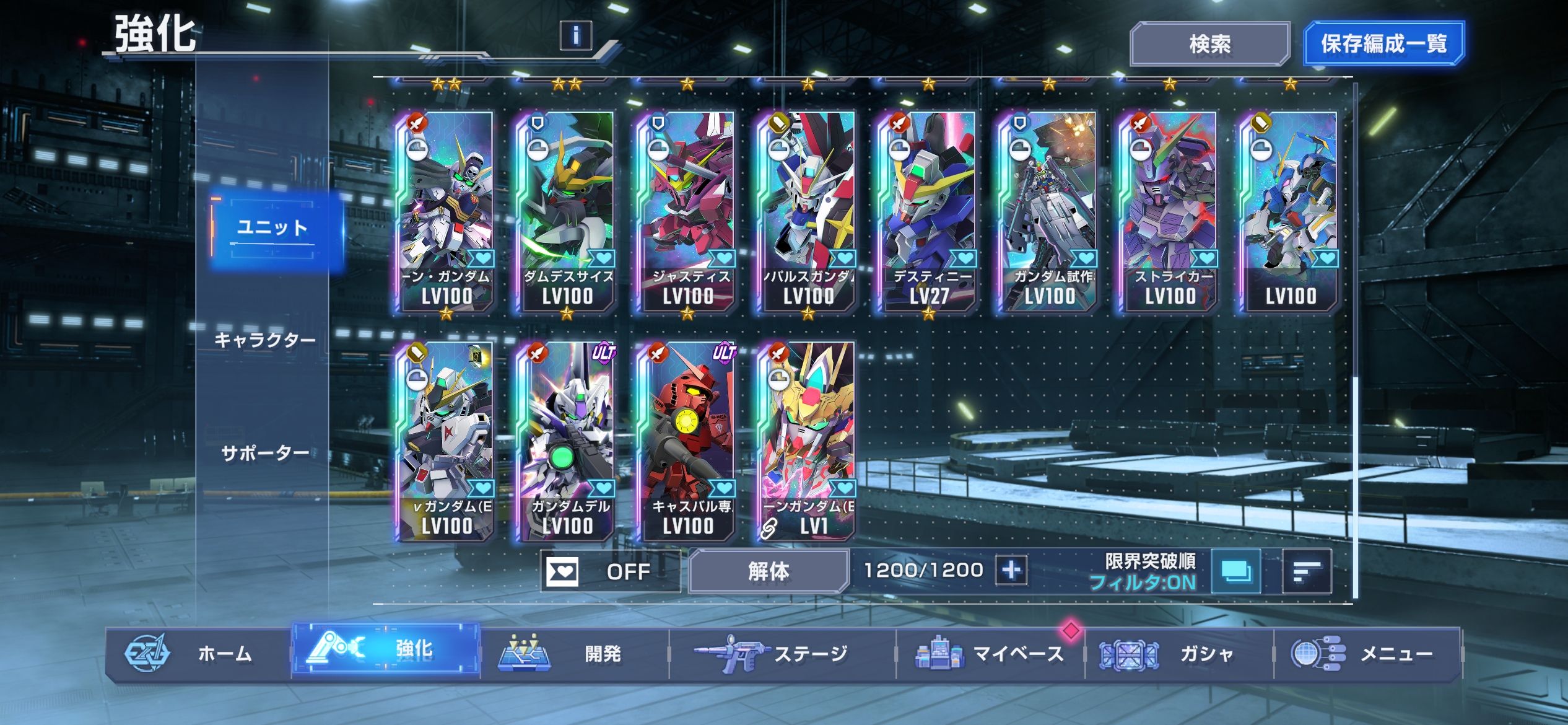Switch to the キャラクター tab
1568x725 pixels.
[x=265, y=340]
